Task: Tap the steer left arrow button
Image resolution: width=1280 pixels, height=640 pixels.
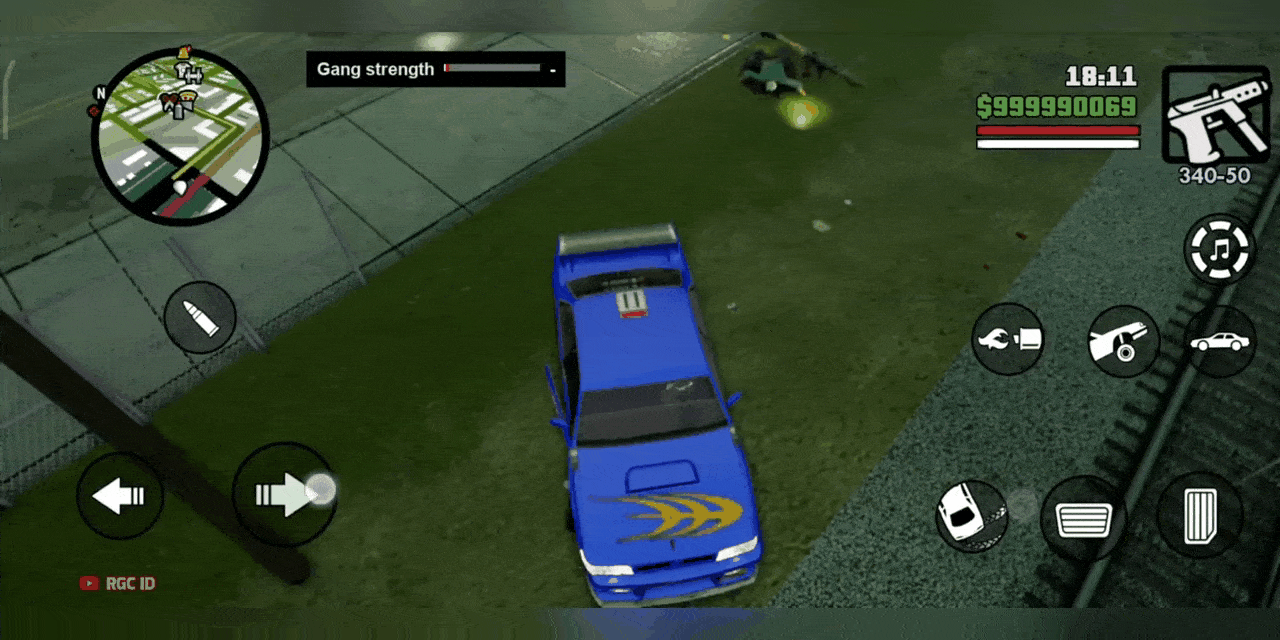Action: [x=120, y=496]
